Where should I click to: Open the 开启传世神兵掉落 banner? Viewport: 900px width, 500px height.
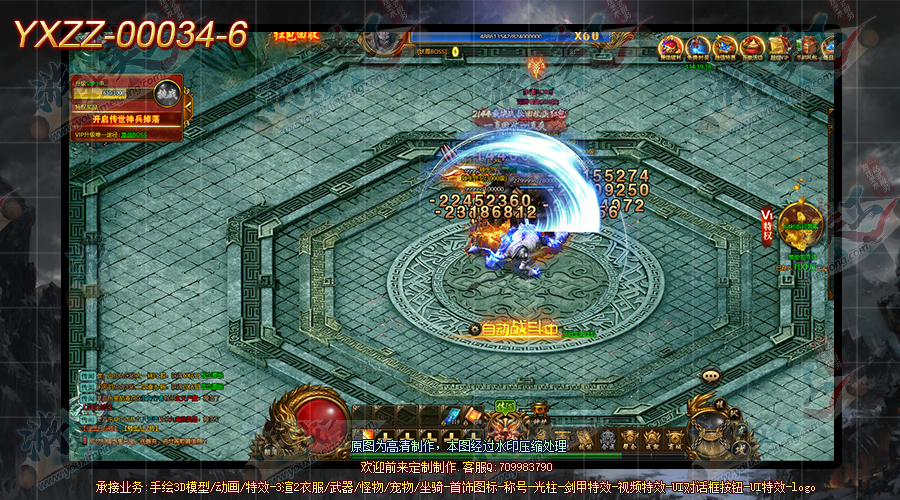127,119
